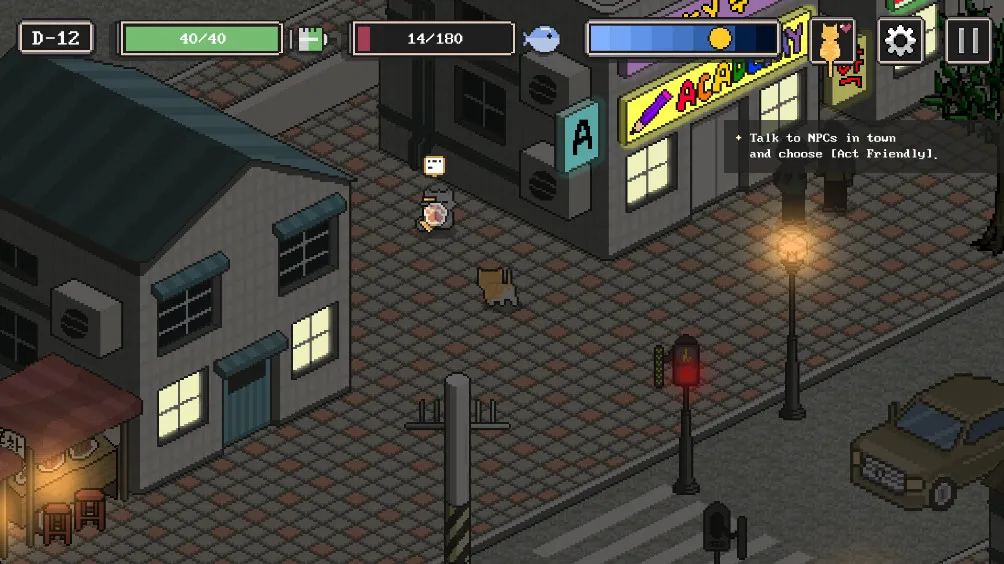Pause the game with the pause button

(968, 41)
